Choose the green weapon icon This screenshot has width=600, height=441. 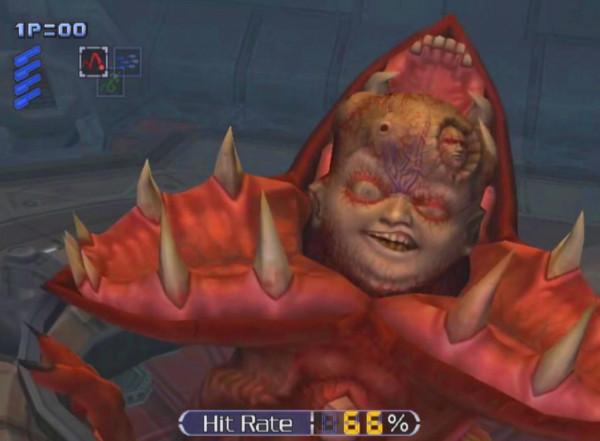click(110, 86)
